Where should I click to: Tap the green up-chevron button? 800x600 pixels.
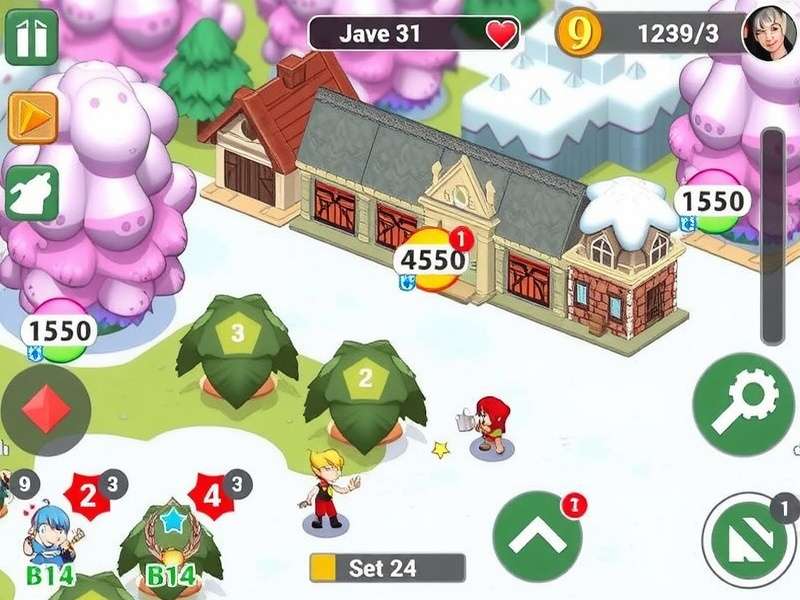537,537
